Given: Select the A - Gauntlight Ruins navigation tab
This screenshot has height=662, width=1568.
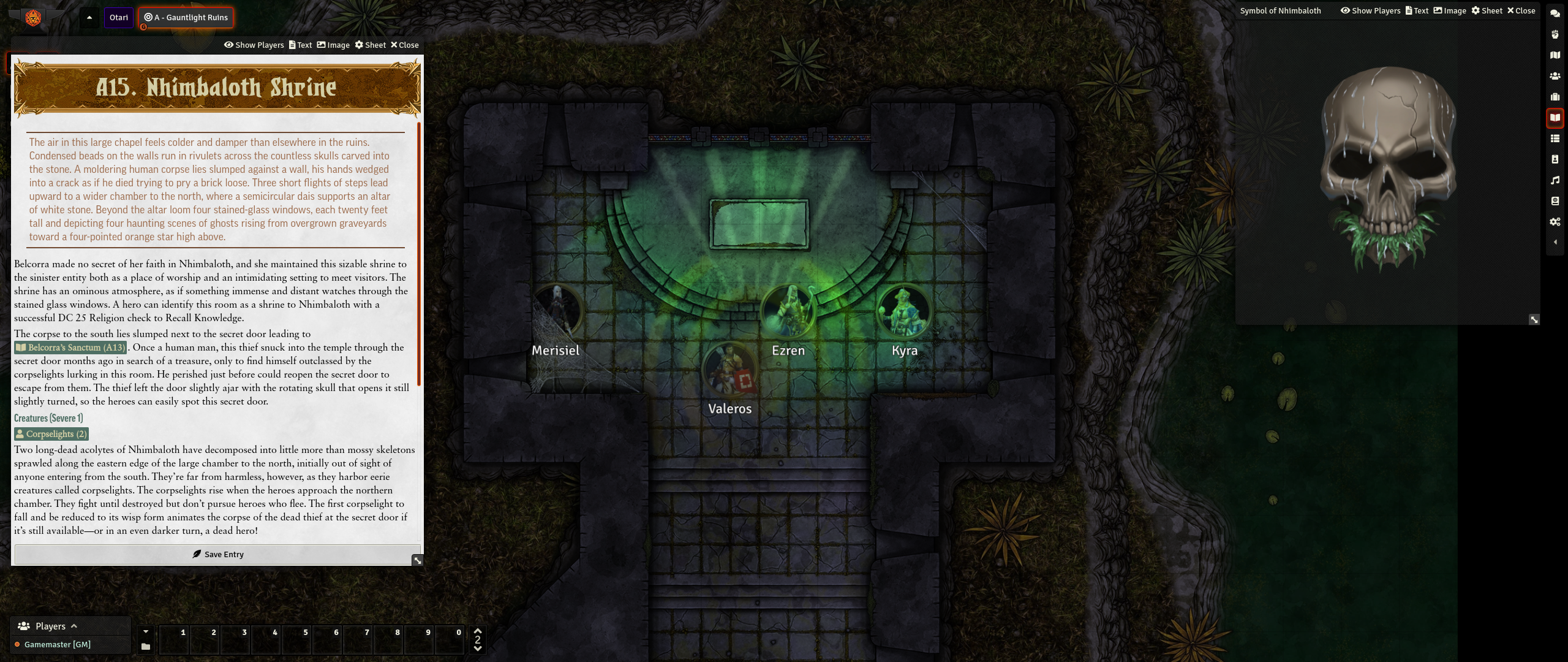Looking at the screenshot, I should (x=186, y=17).
